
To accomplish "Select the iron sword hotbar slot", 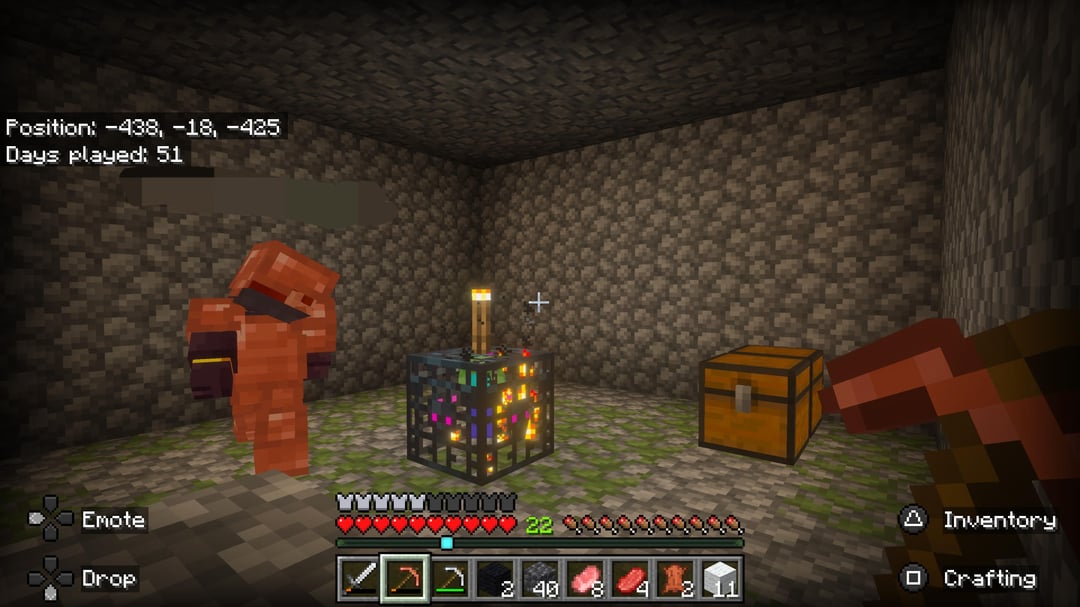I will 357,579.
